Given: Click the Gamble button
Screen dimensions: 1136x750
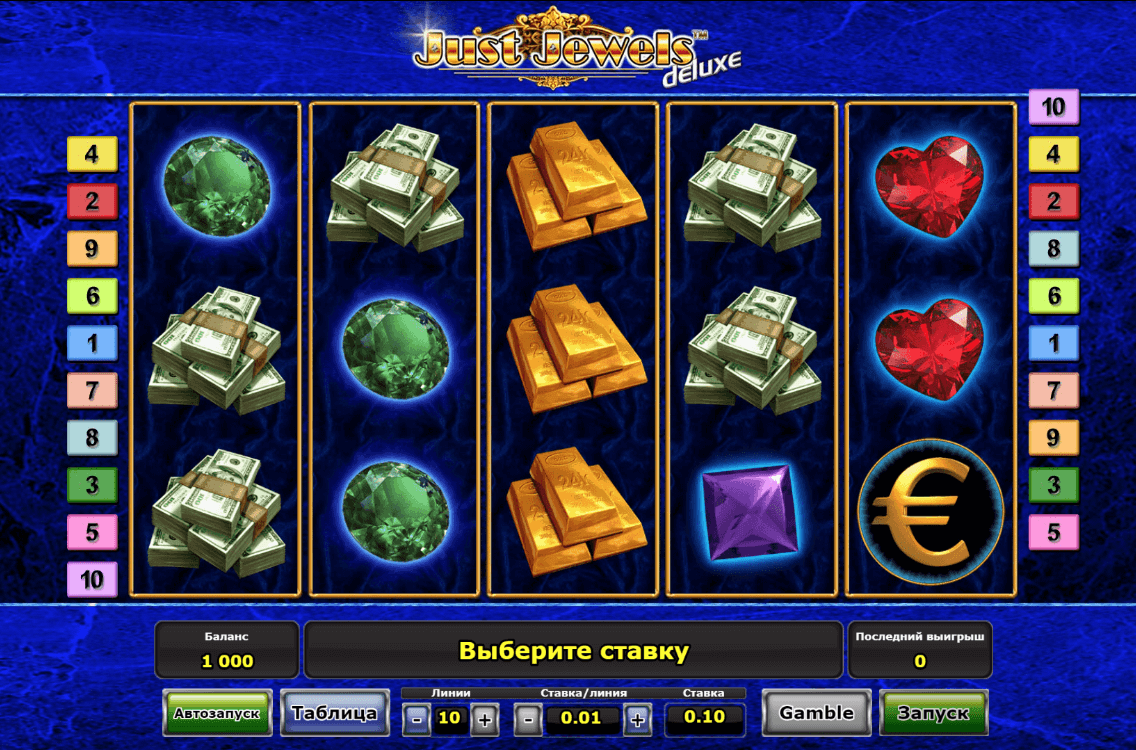Looking at the screenshot, I should pyautogui.click(x=816, y=713).
